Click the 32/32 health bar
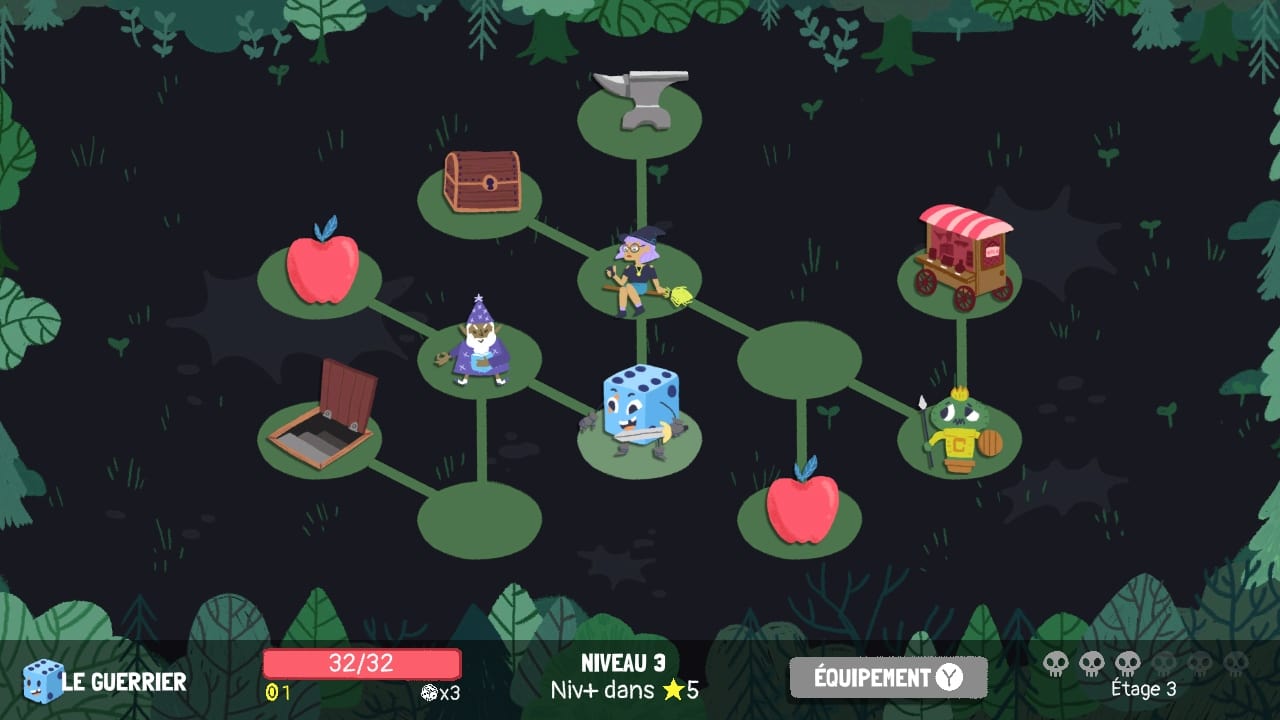 coord(362,663)
